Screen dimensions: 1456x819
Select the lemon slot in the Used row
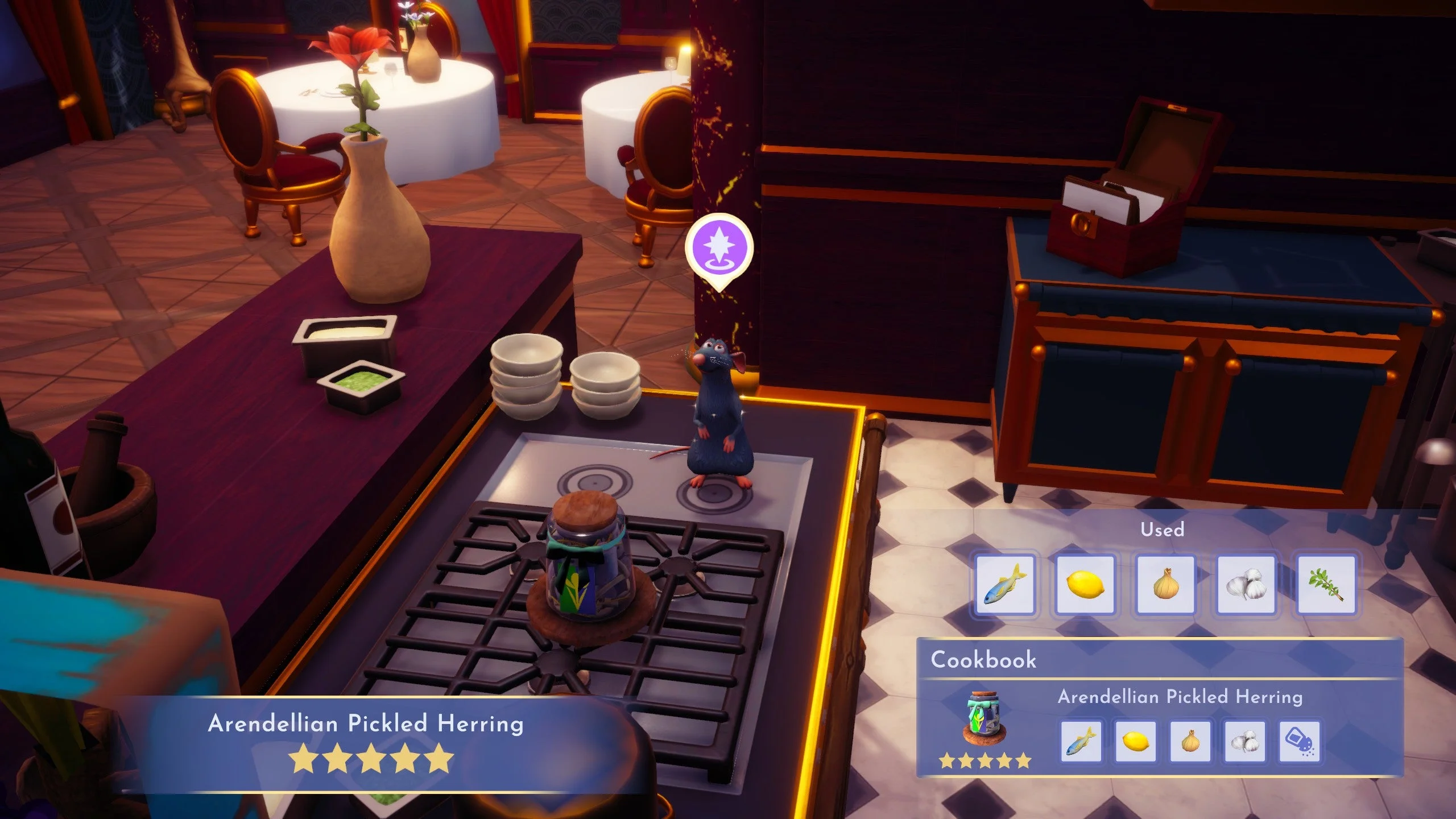click(1085, 585)
